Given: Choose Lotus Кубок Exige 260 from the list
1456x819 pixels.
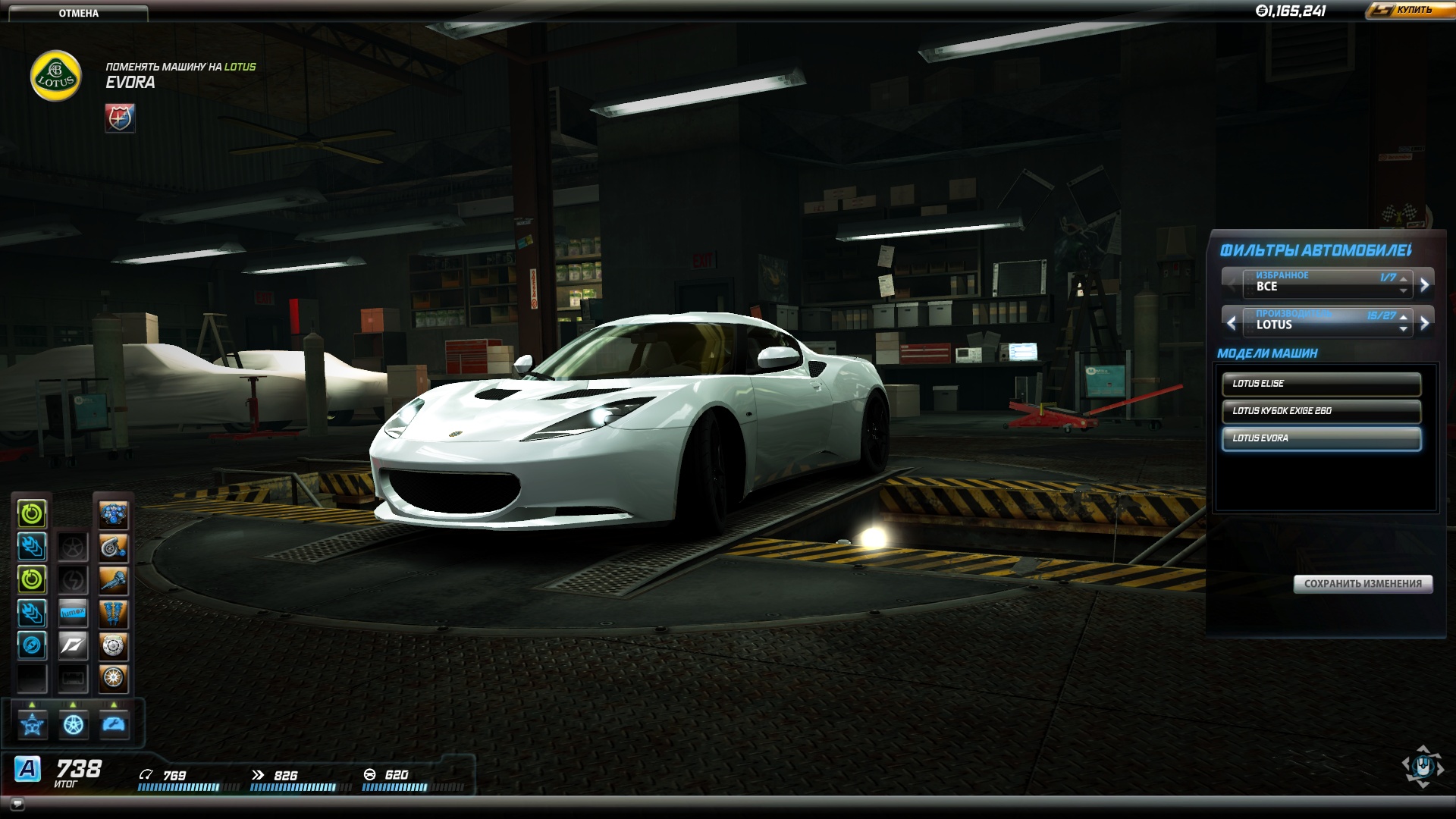Looking at the screenshot, I should [x=1320, y=411].
